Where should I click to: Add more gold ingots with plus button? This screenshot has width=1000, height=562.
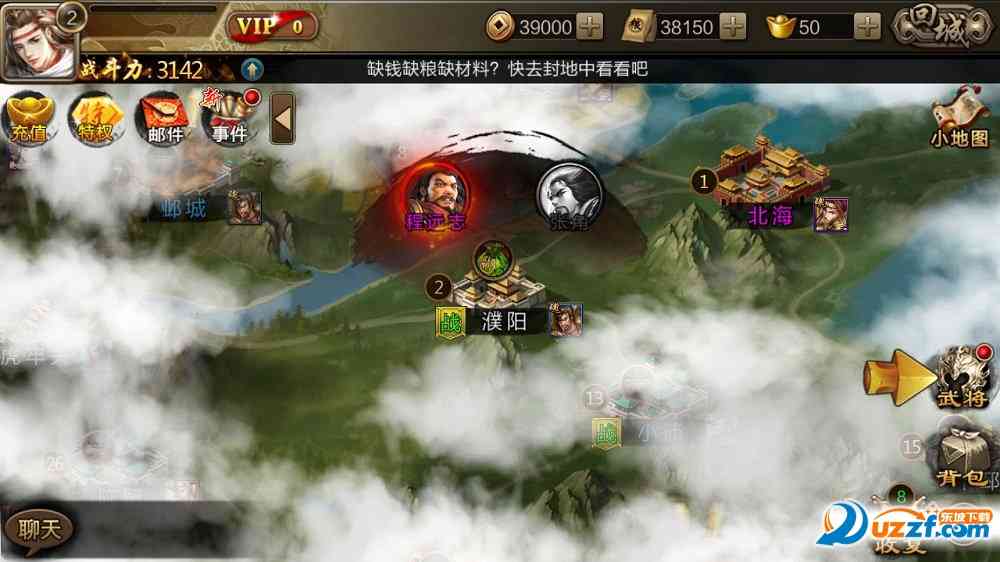click(x=868, y=27)
